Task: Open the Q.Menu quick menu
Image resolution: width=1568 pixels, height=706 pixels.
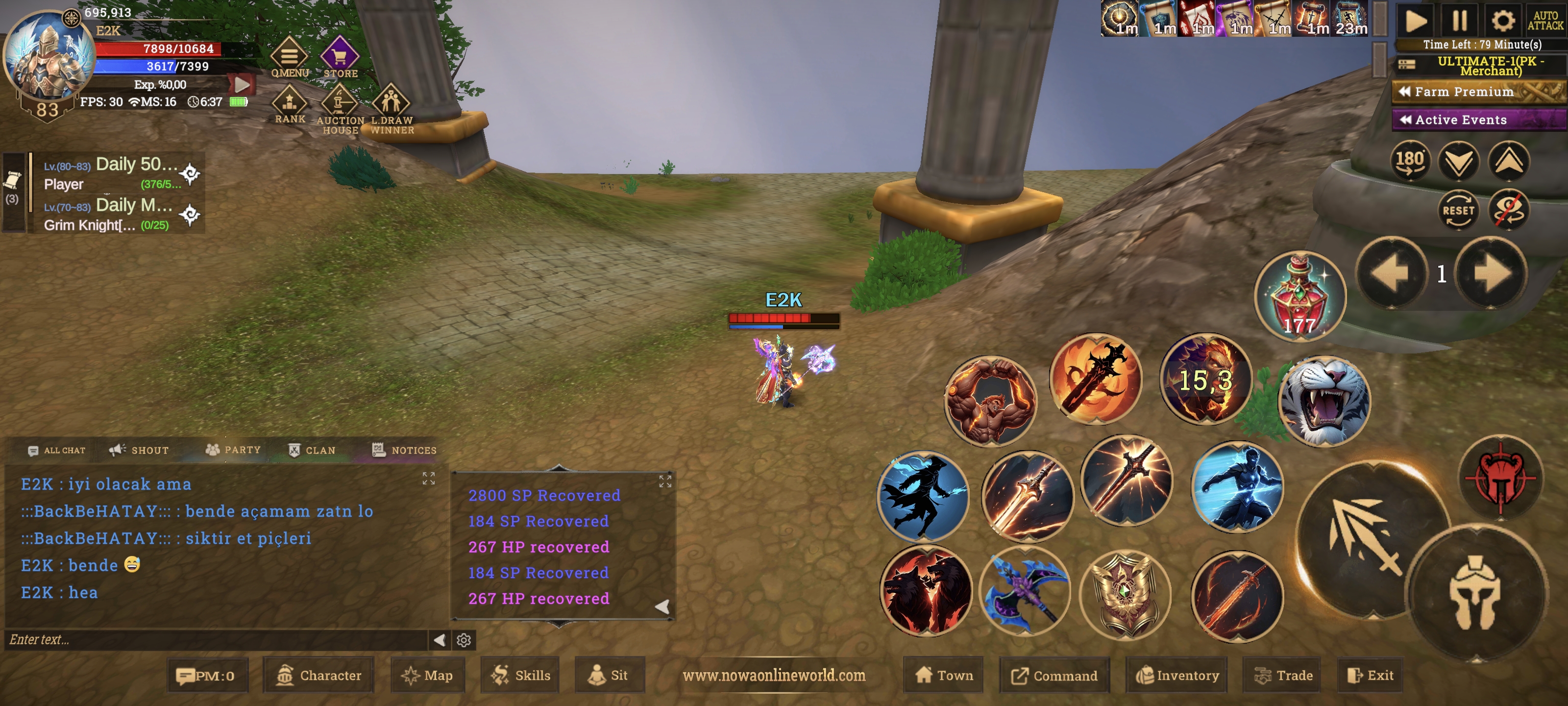Action: (x=289, y=57)
